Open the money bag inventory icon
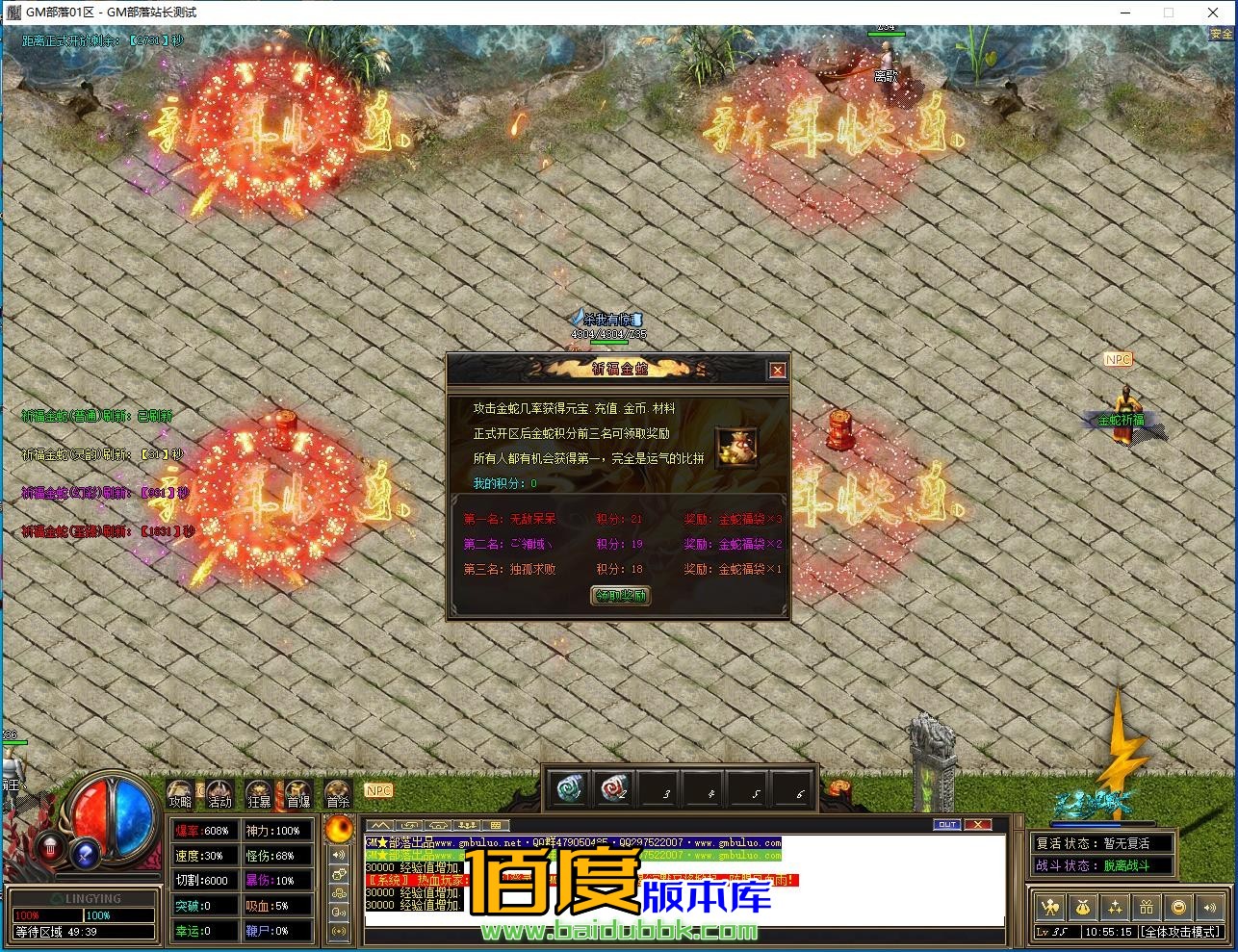This screenshot has width=1238, height=952. [1083, 907]
